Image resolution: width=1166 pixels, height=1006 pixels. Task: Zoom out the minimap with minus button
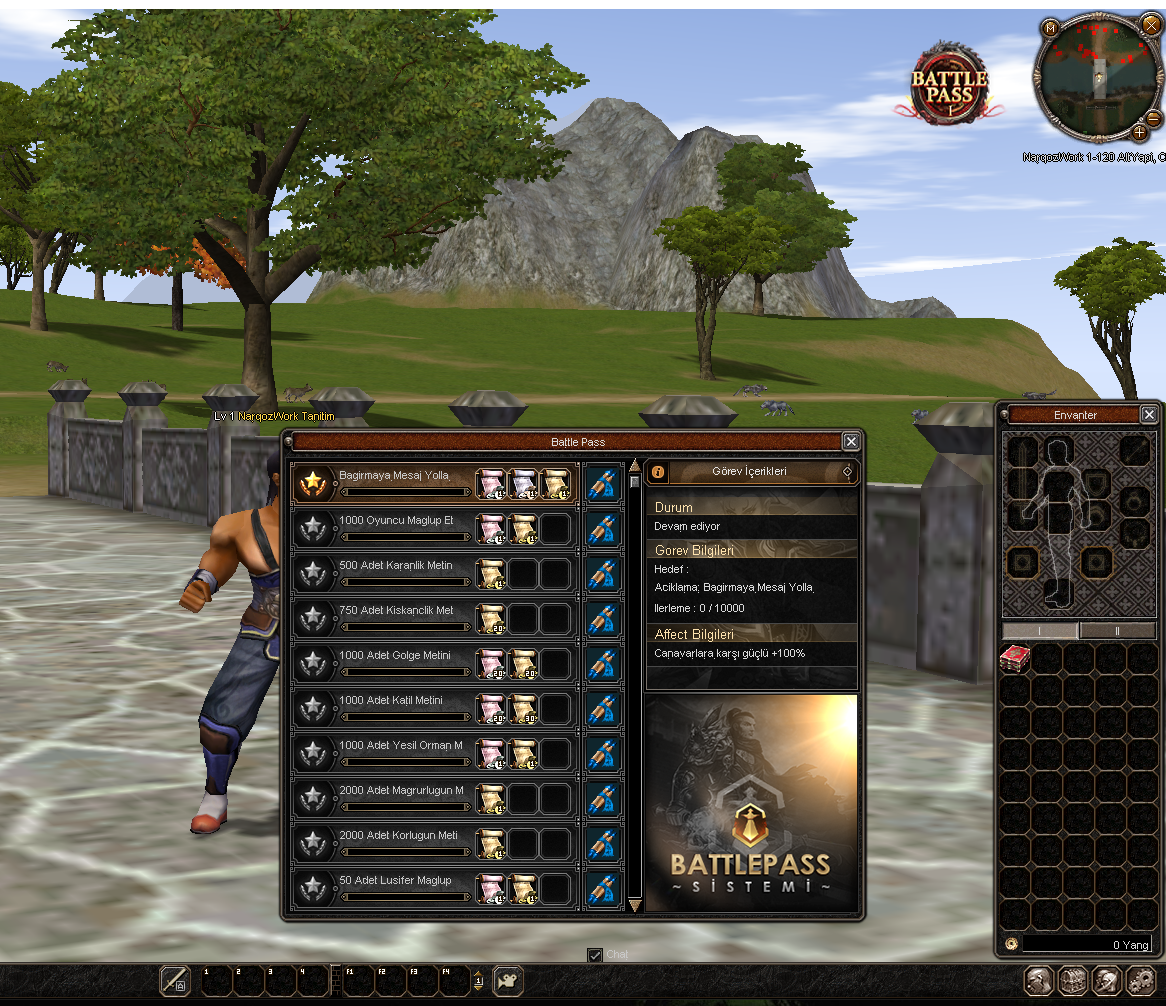1154,118
